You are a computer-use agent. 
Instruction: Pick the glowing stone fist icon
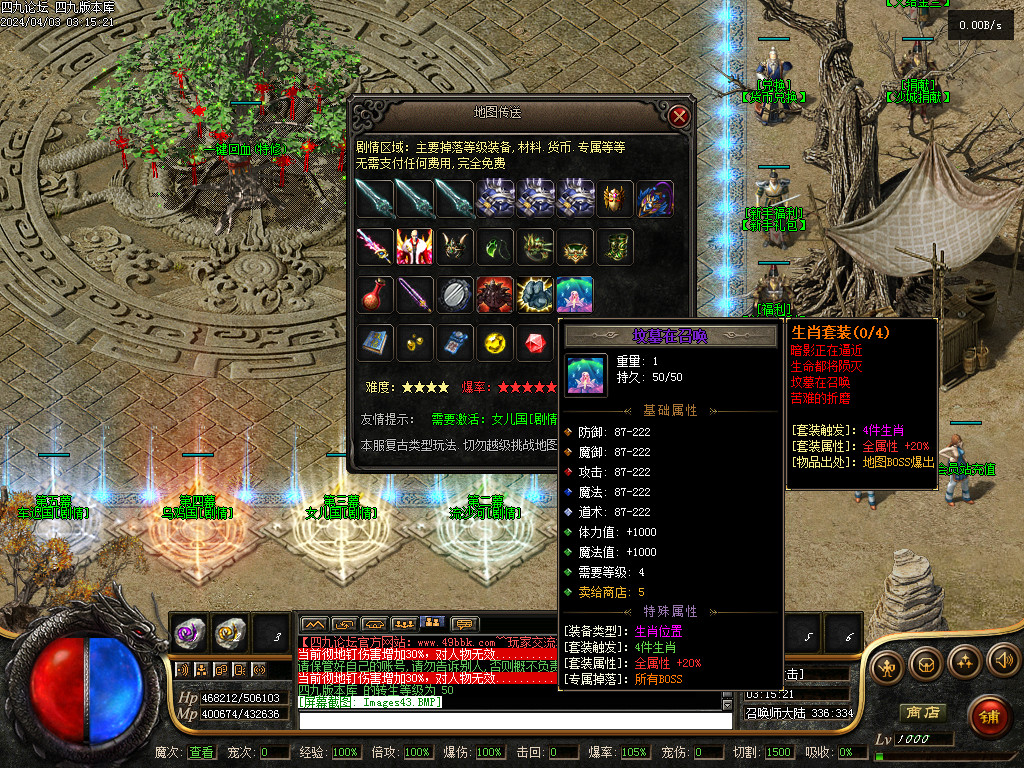click(x=535, y=295)
